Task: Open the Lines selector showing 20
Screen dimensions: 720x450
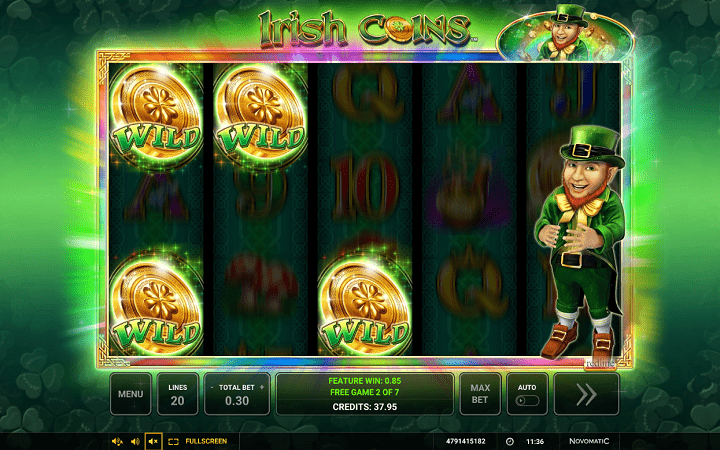Action: [177, 394]
